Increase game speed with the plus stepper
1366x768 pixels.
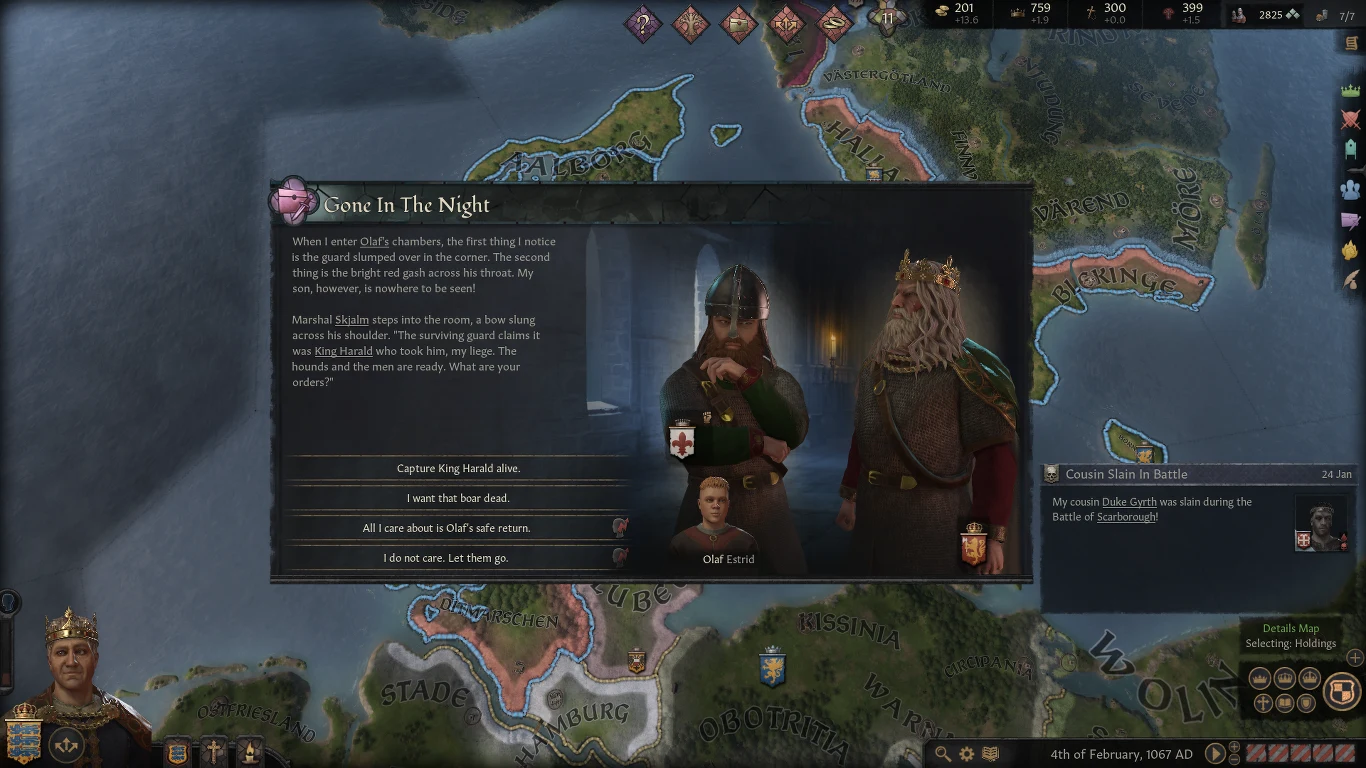[x=1234, y=747]
